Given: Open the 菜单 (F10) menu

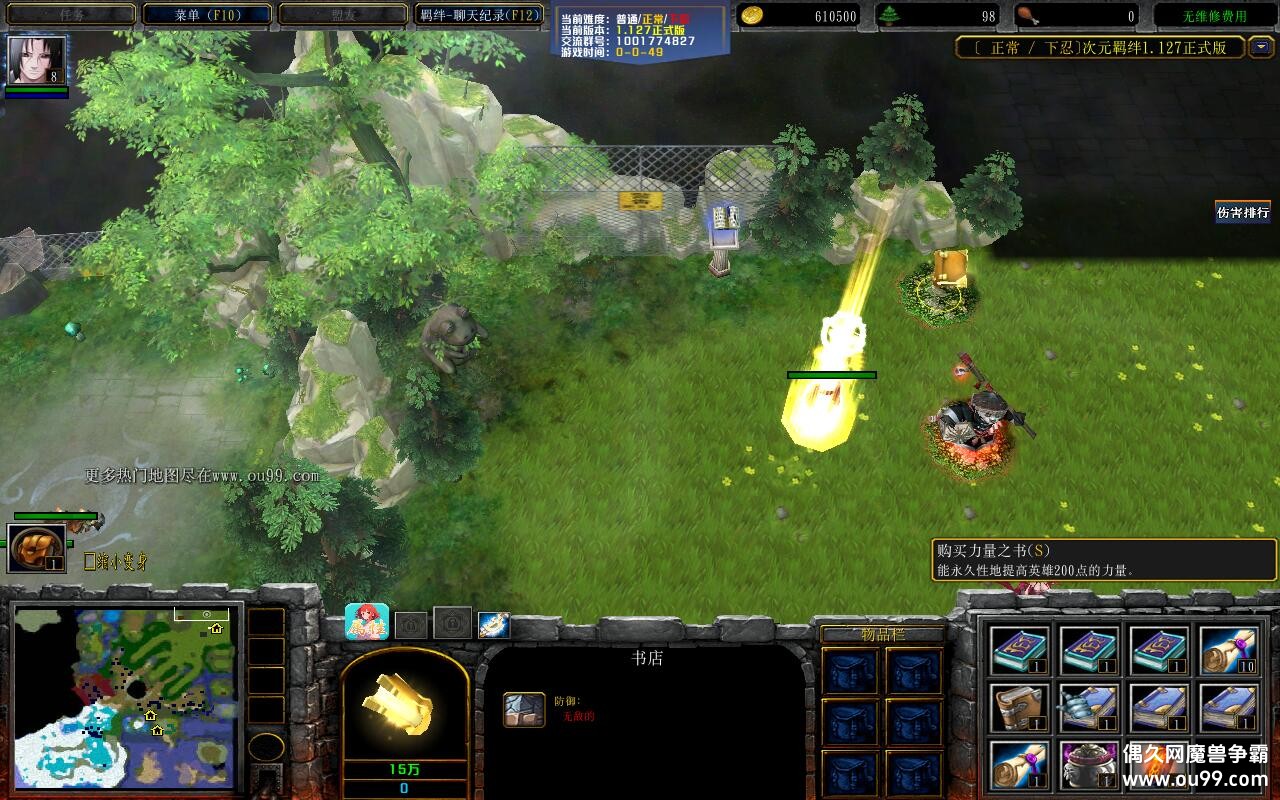Looking at the screenshot, I should 207,15.
